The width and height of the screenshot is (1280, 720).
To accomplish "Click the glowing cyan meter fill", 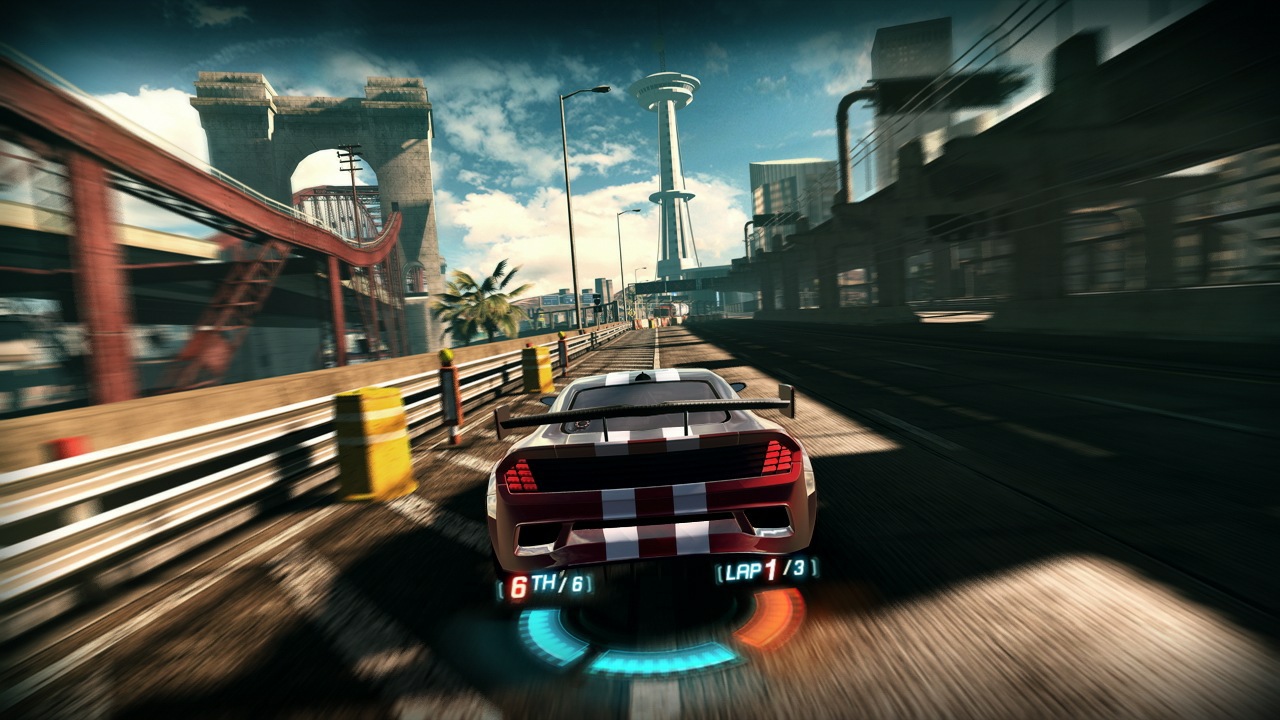I will click(x=664, y=660).
